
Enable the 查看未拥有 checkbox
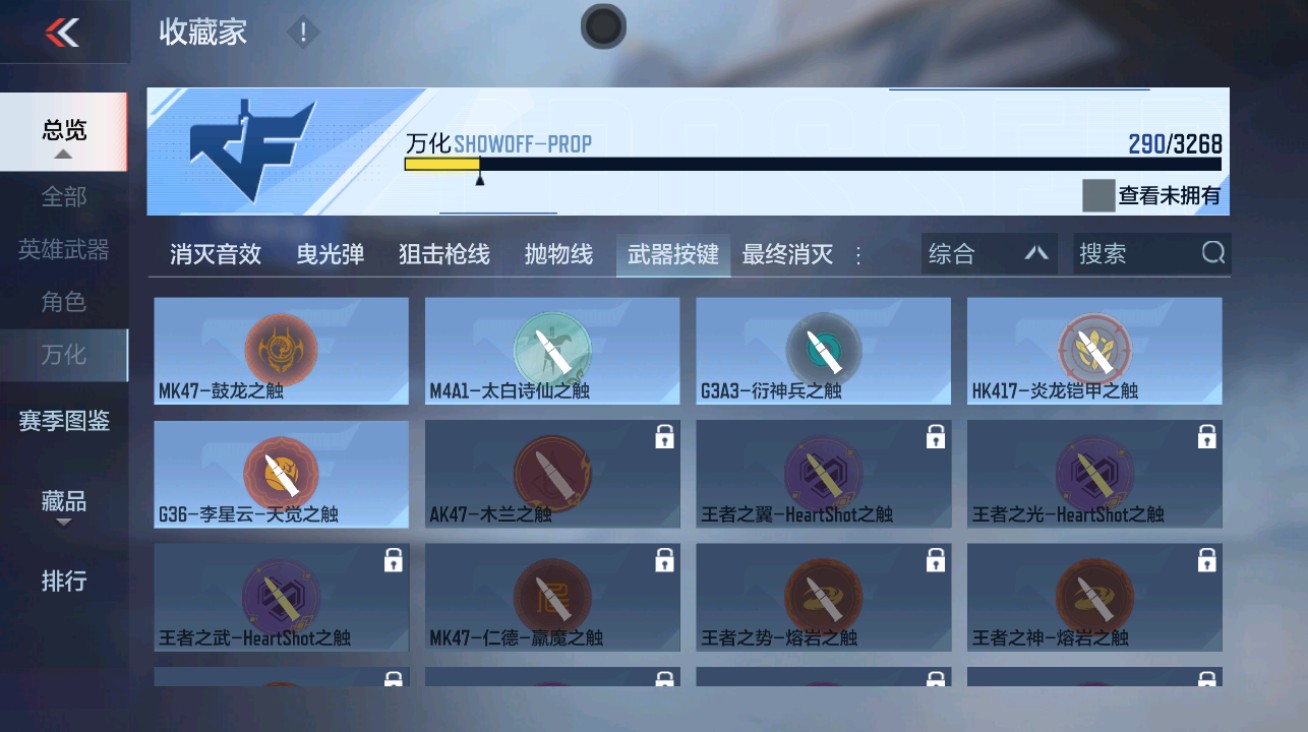click(1097, 196)
